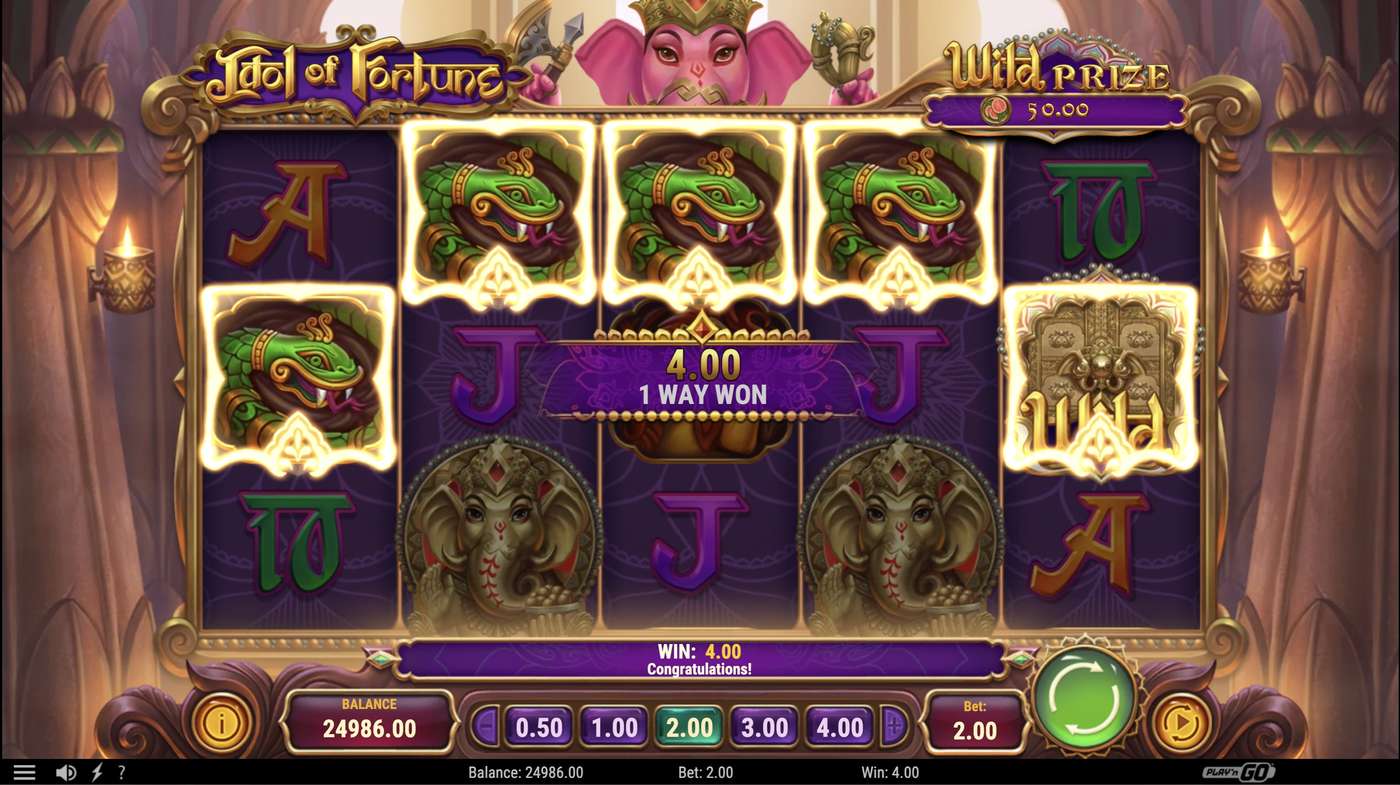Viewport: 1400px width, 785px height.
Task: Select the 4.00 bet amount
Action: (842, 727)
